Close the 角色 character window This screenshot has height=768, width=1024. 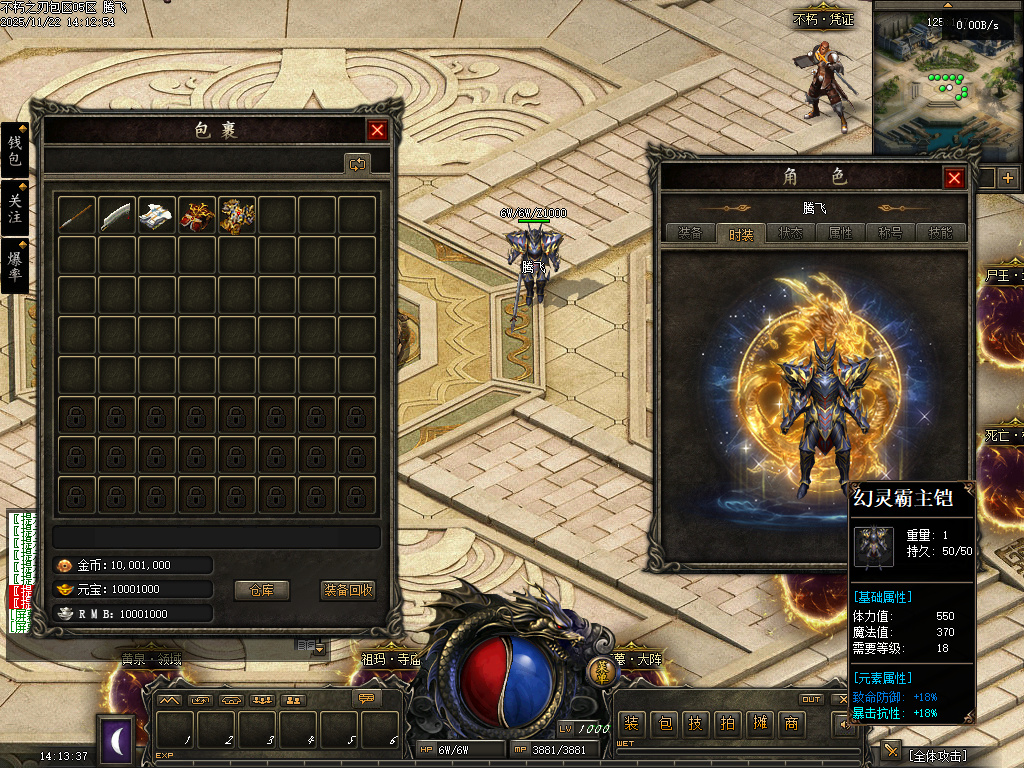[x=955, y=178]
